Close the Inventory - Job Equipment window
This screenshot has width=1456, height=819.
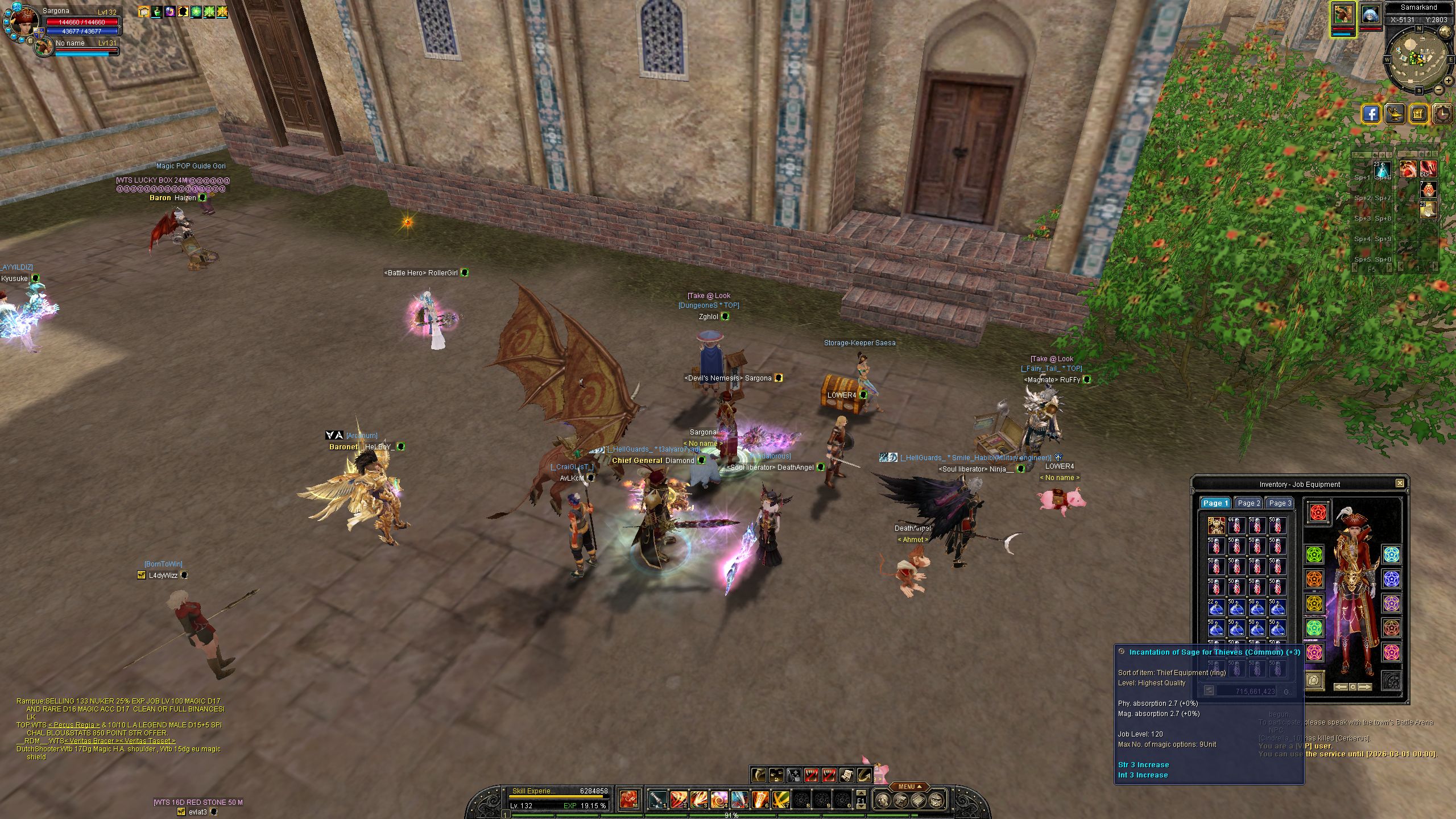[1399, 483]
